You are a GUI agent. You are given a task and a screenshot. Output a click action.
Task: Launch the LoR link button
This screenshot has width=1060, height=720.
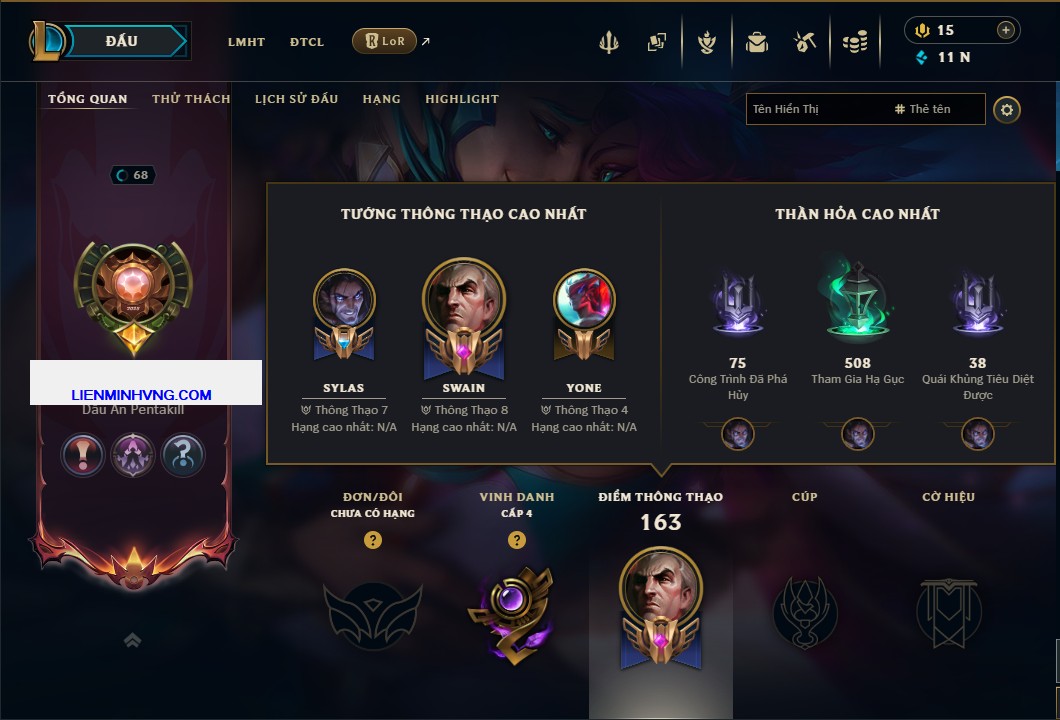point(385,41)
